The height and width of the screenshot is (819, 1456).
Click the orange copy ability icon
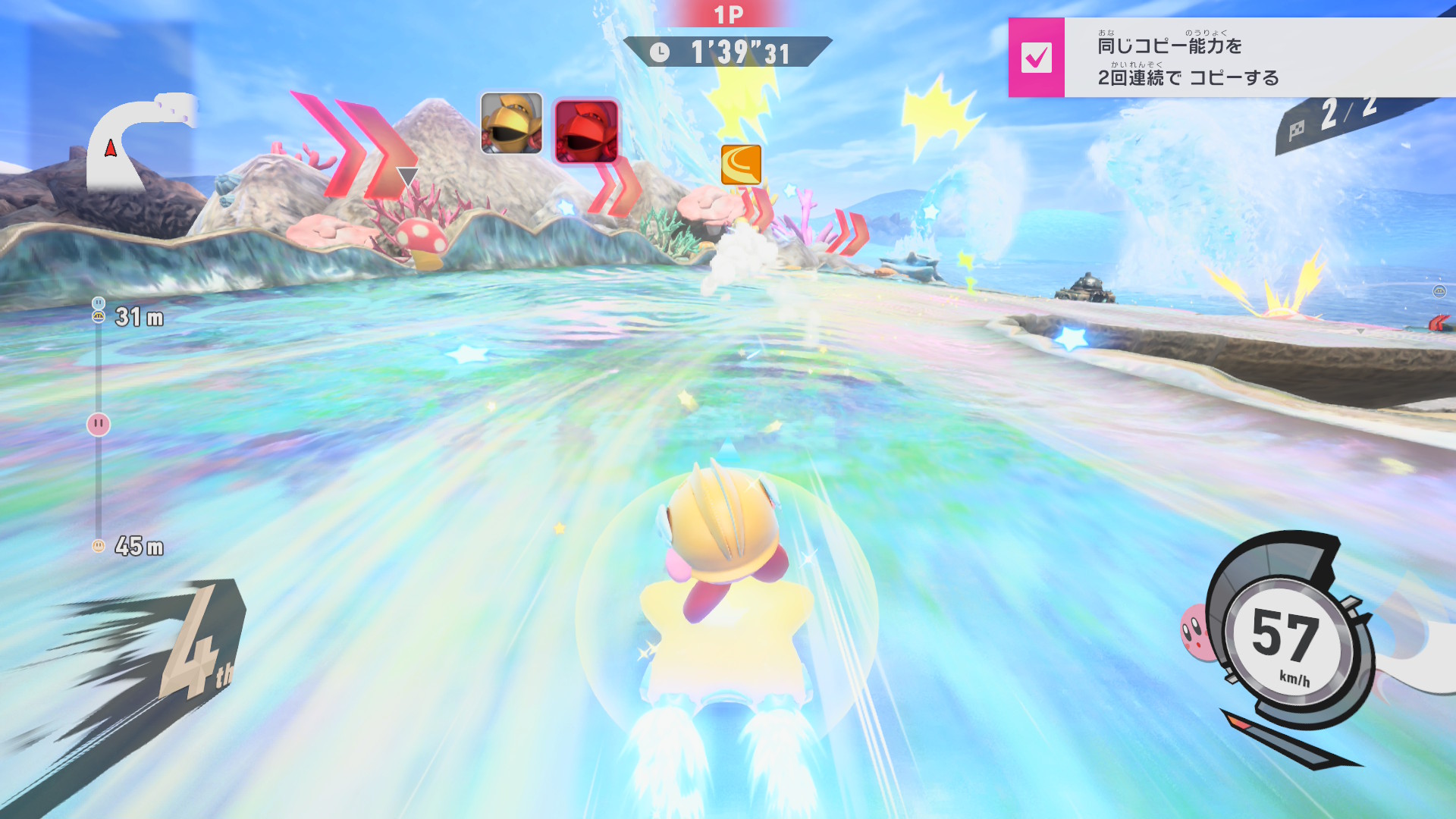(x=741, y=165)
